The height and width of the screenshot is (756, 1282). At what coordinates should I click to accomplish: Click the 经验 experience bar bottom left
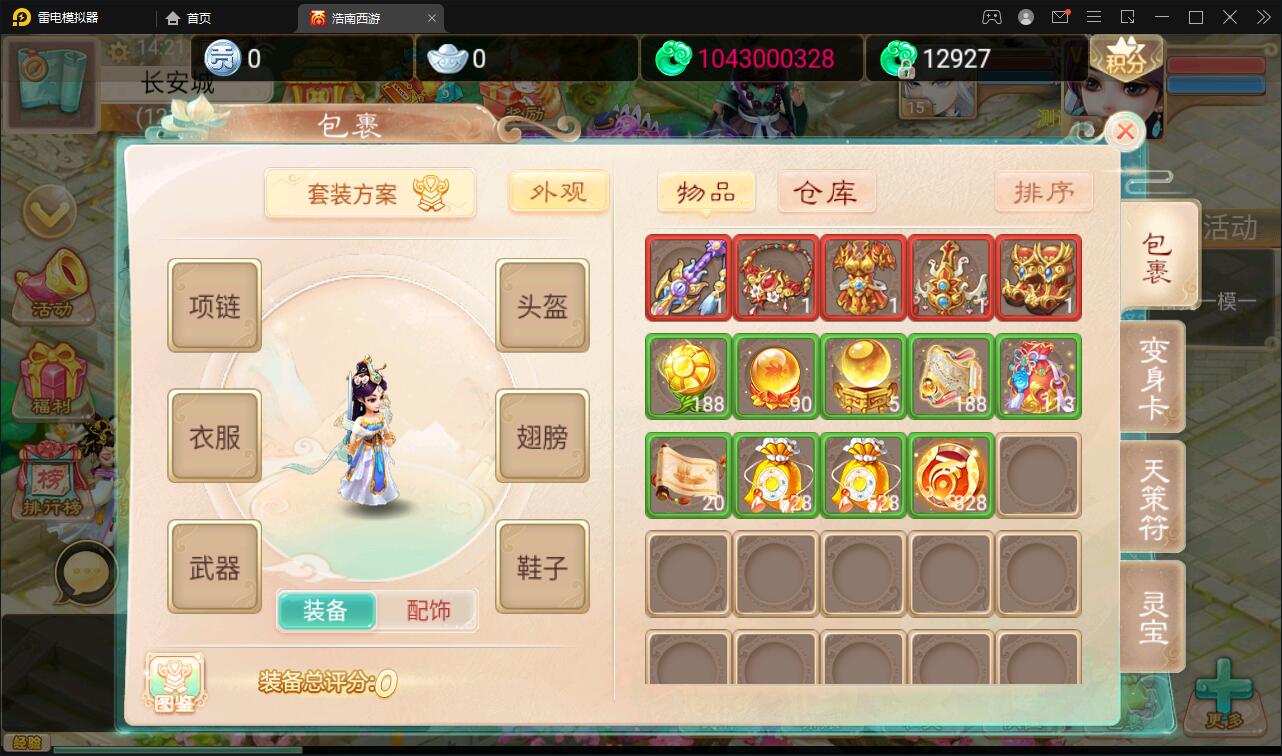[x=25, y=744]
